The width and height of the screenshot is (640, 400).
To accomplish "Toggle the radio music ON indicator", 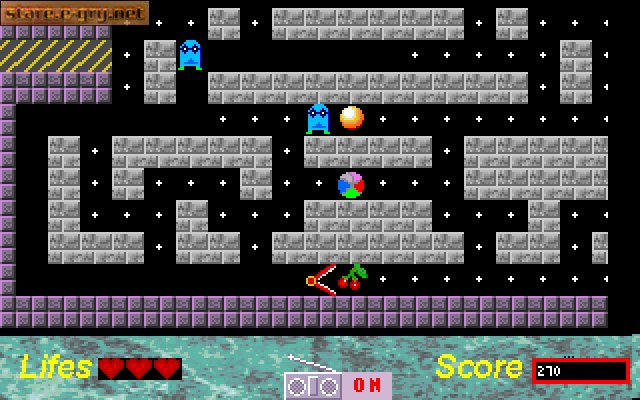I will [366, 385].
